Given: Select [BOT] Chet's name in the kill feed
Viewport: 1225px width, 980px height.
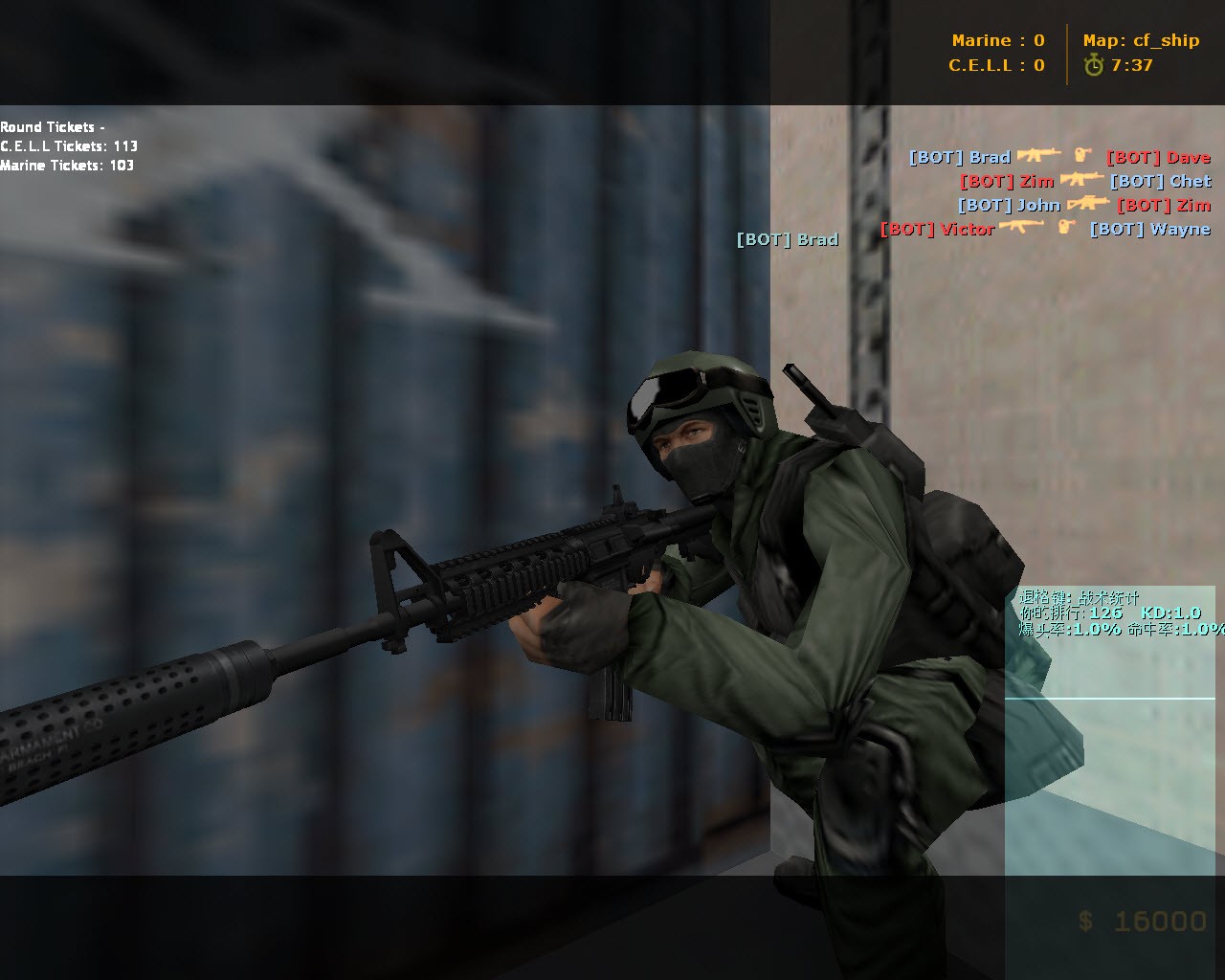Looking at the screenshot, I should point(1160,180).
